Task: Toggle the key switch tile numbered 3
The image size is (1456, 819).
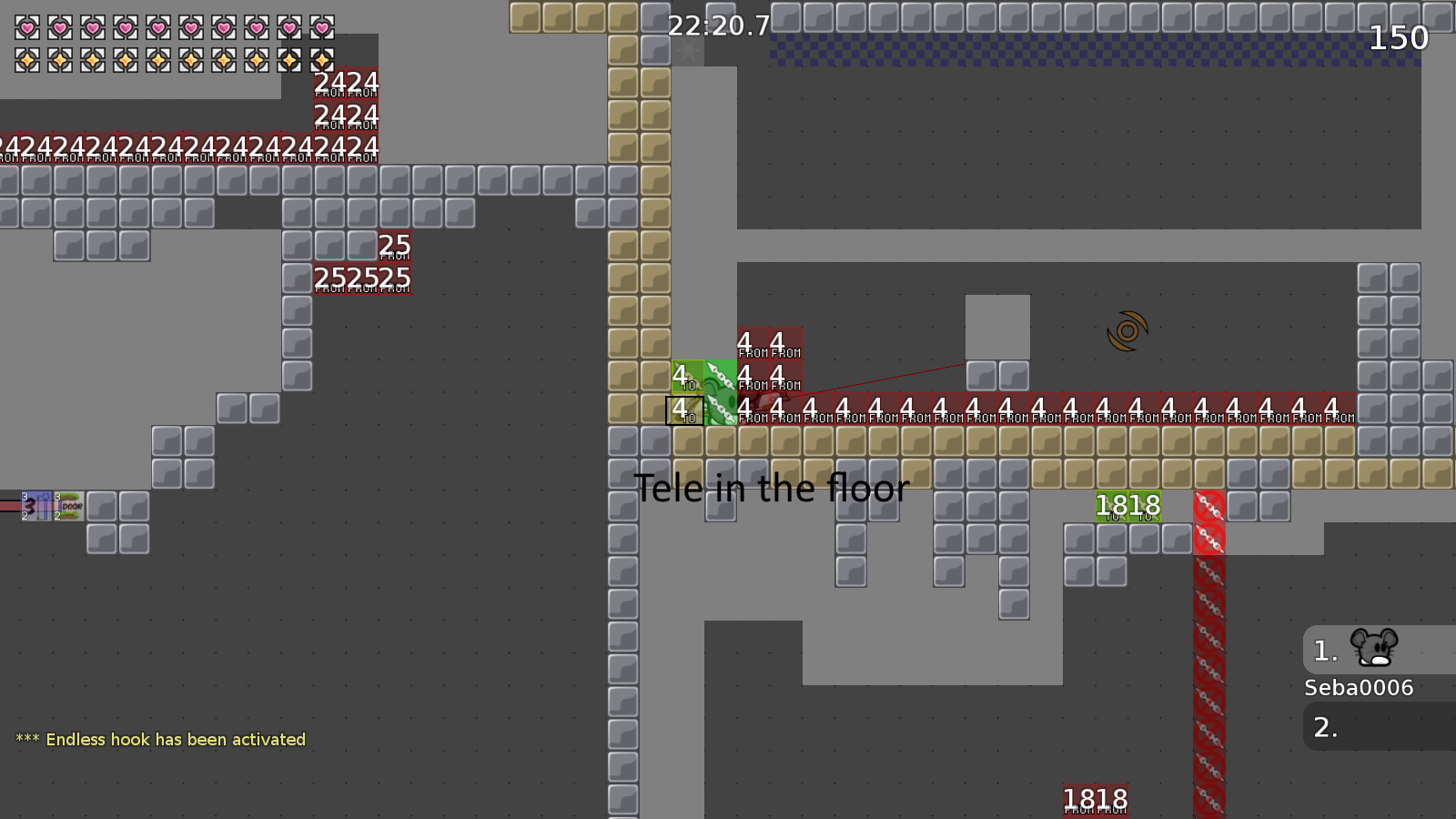Action: [x=36, y=506]
